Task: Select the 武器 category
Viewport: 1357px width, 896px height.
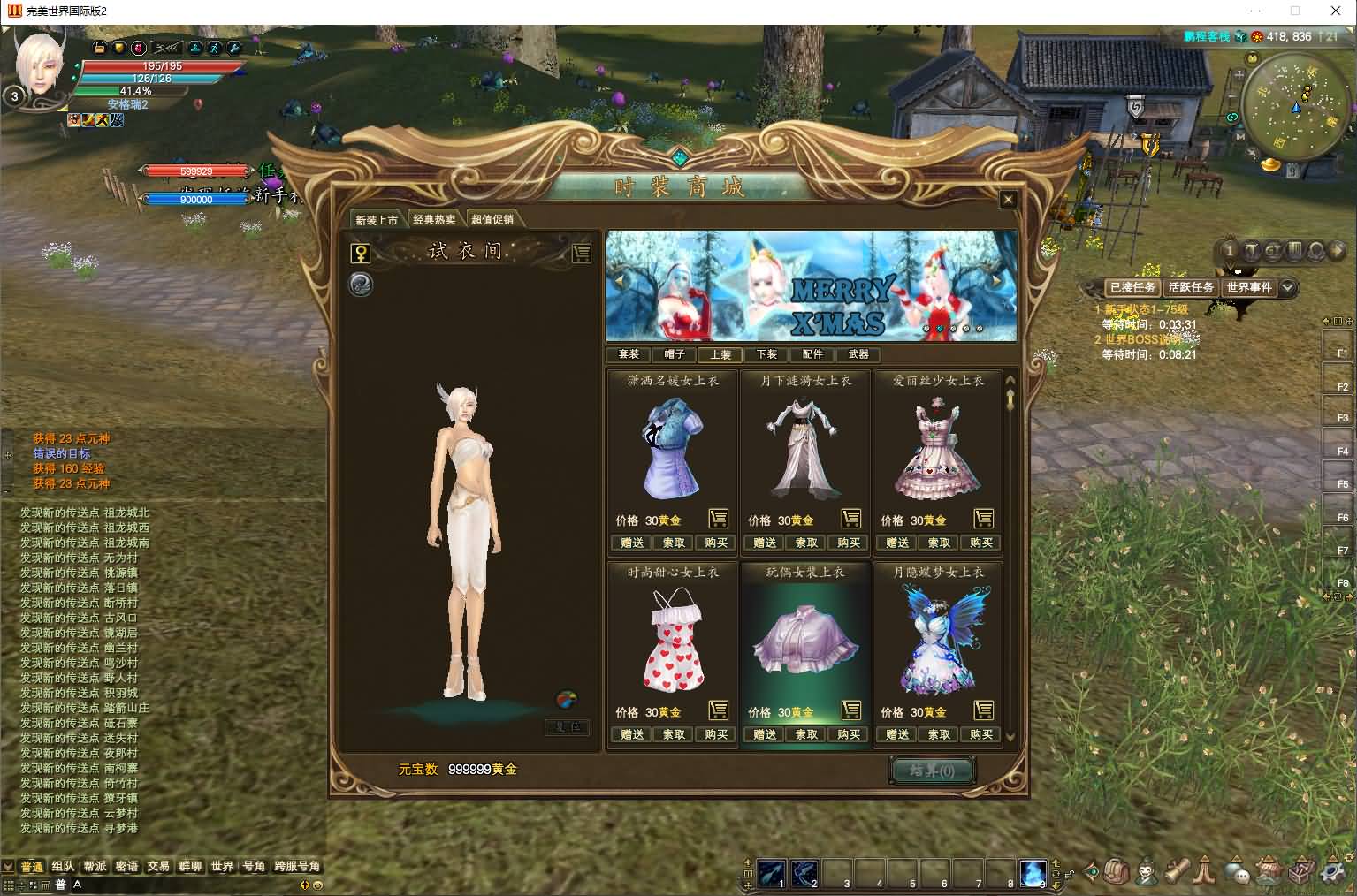Action: (x=858, y=354)
